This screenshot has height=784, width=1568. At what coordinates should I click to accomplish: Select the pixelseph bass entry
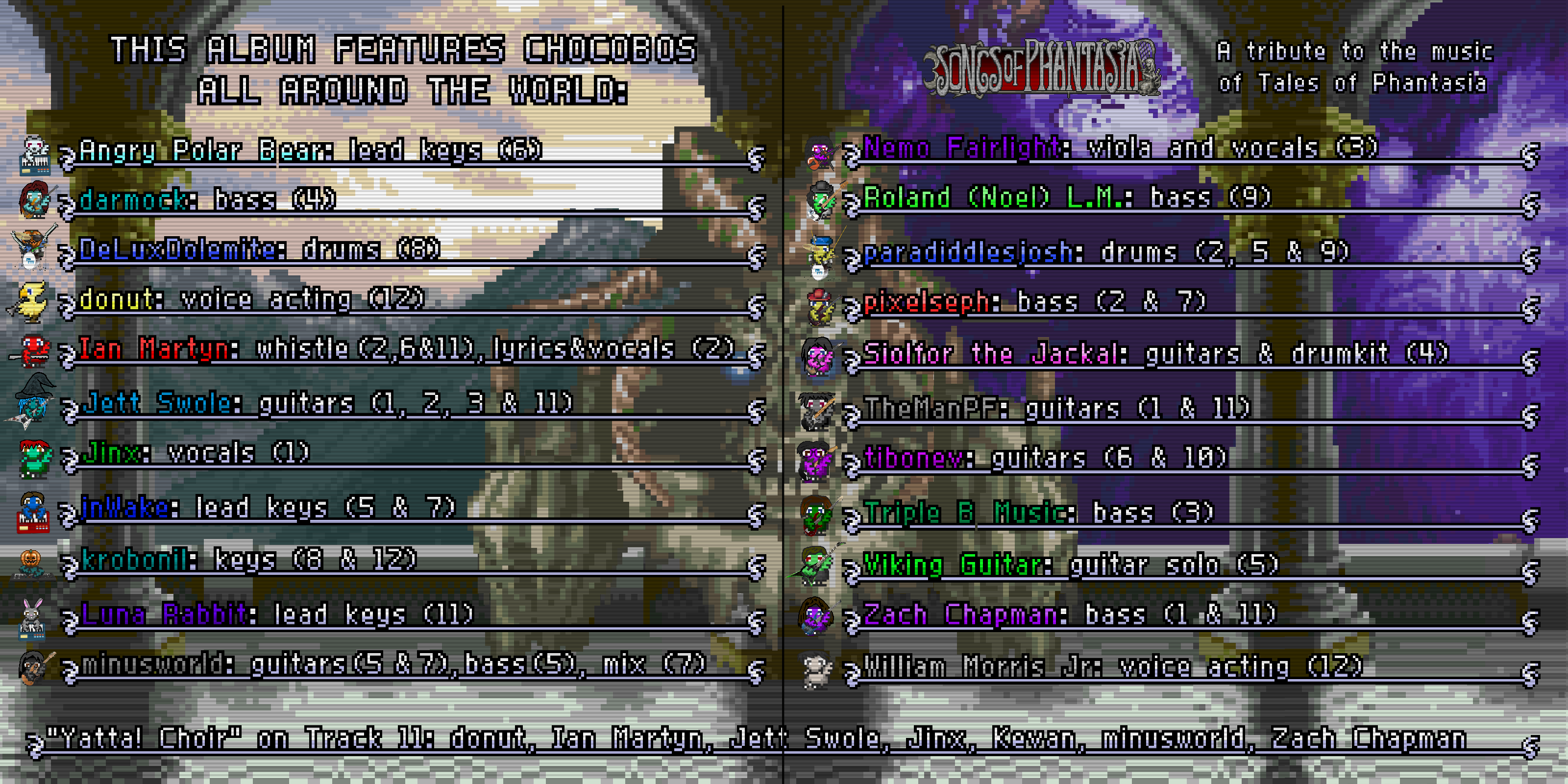pos(1034,301)
